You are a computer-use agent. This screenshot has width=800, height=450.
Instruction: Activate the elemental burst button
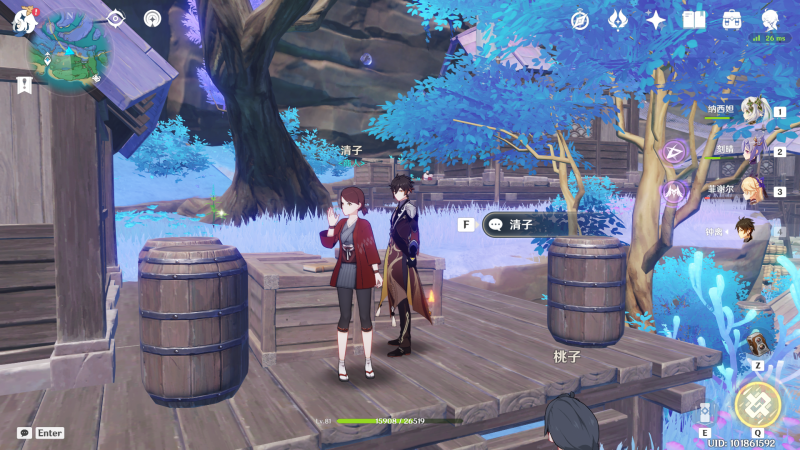click(x=757, y=402)
